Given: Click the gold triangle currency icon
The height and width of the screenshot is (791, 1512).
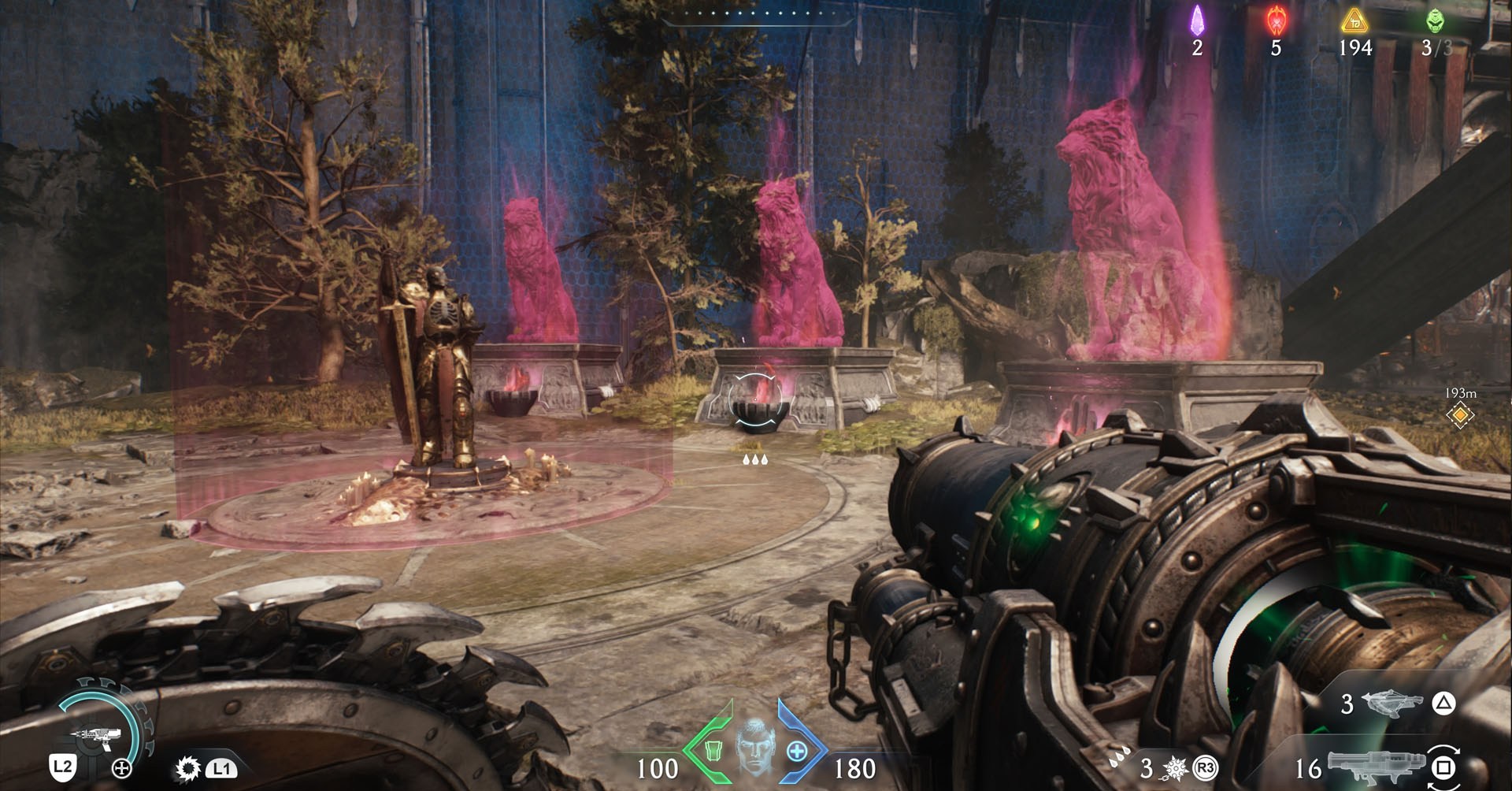Looking at the screenshot, I should click(x=1354, y=20).
